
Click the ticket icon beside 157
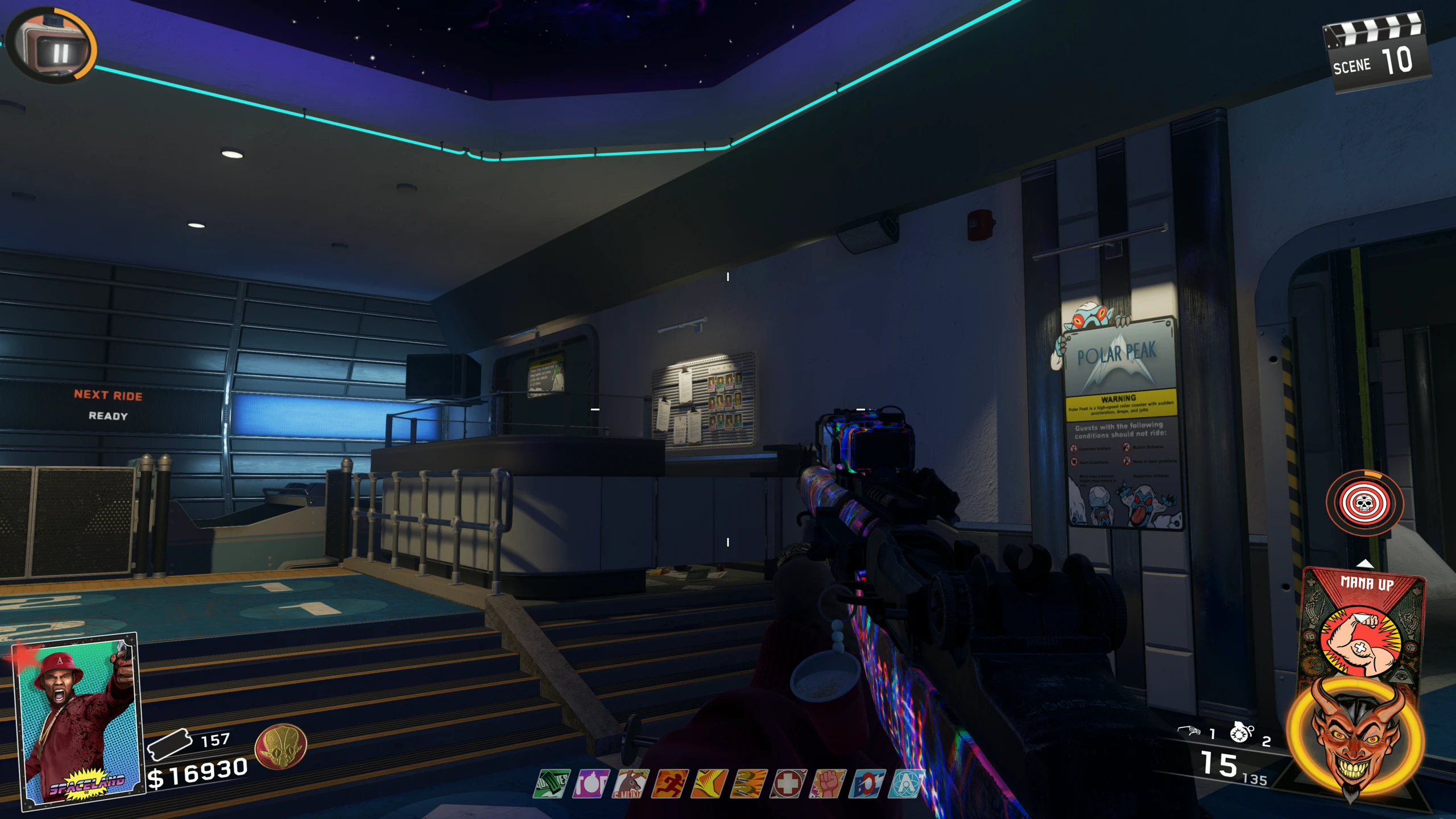pyautogui.click(x=169, y=744)
